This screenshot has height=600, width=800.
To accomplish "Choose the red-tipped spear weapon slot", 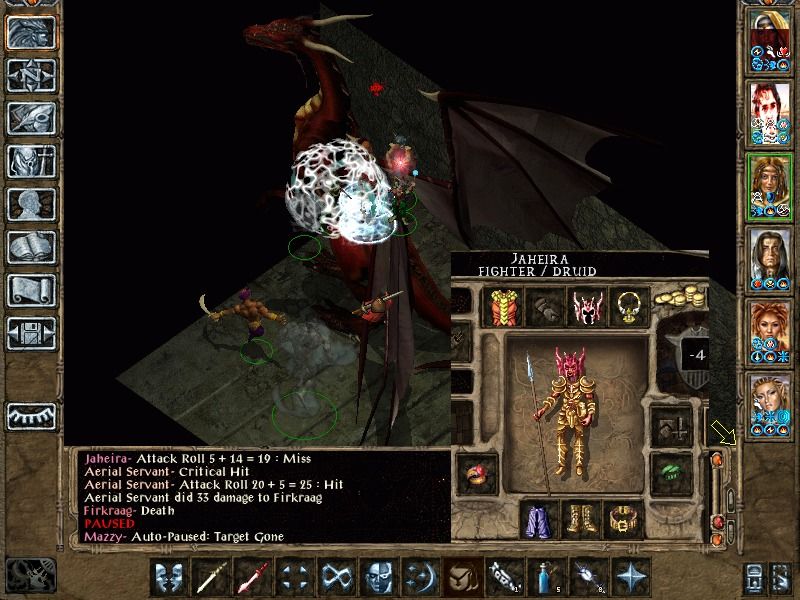I will [x=252, y=577].
